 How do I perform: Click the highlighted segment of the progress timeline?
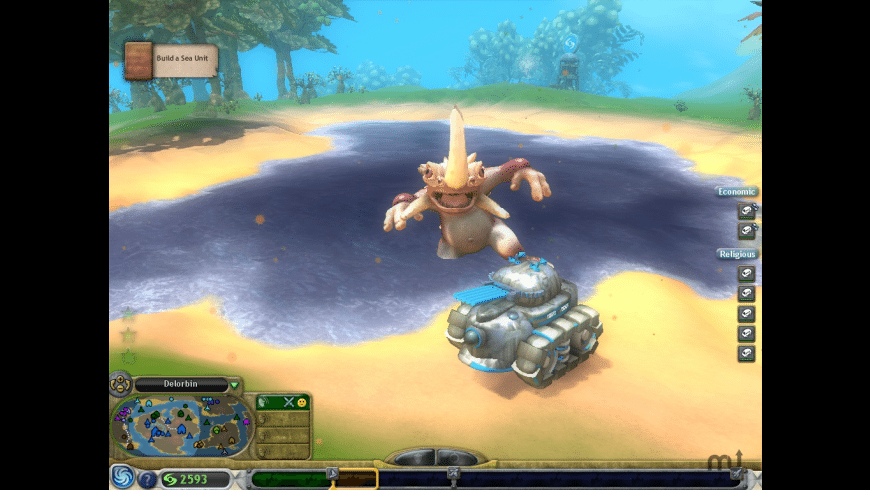coord(353,478)
